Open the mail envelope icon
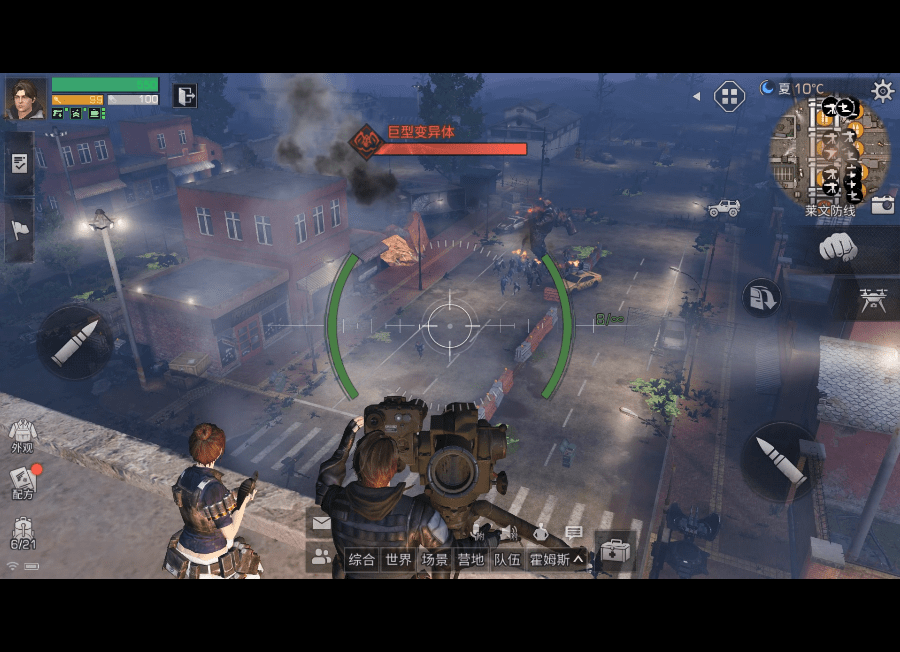Viewport: 900px width, 652px height. coord(321,522)
